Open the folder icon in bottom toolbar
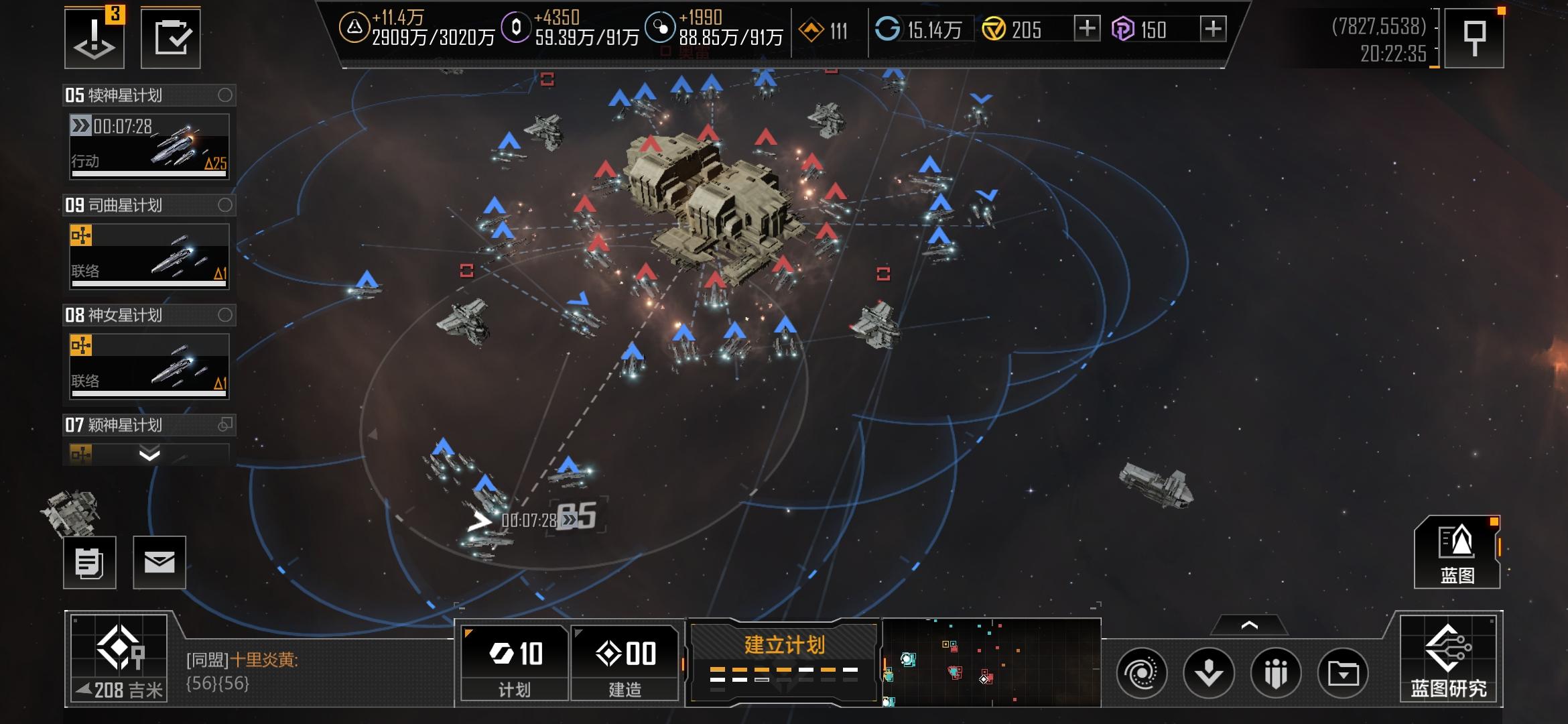This screenshot has width=1568, height=724. [1343, 672]
